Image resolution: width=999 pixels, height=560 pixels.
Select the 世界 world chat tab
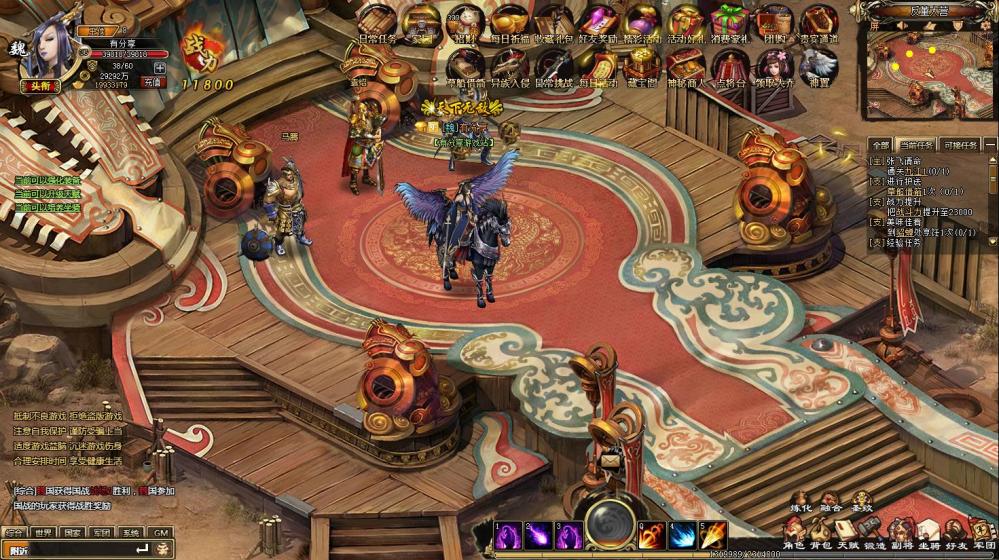pos(43,533)
